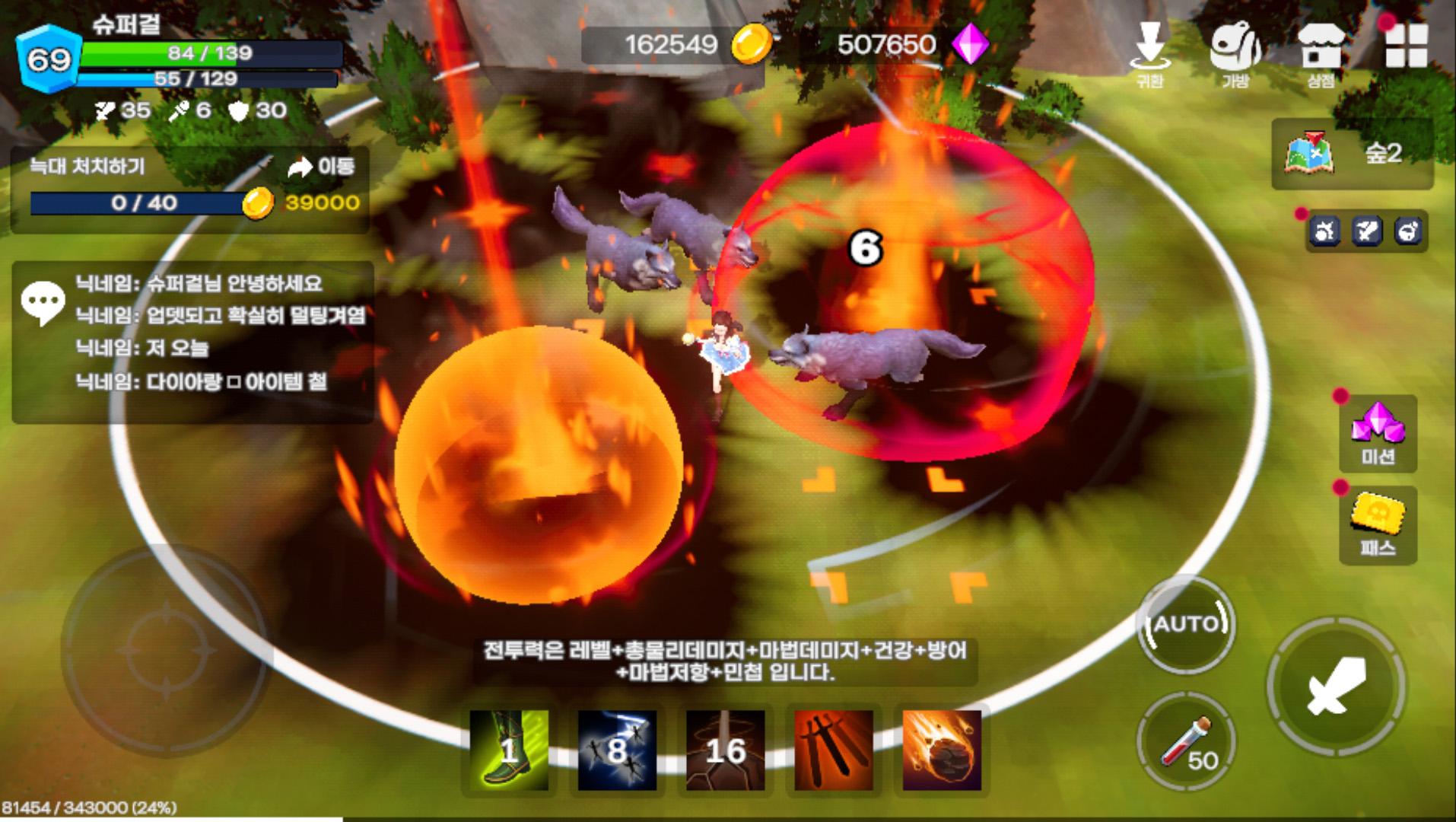Image resolution: width=1456 pixels, height=822 pixels.
Task: Activate the green boot dash skill
Action: click(508, 750)
